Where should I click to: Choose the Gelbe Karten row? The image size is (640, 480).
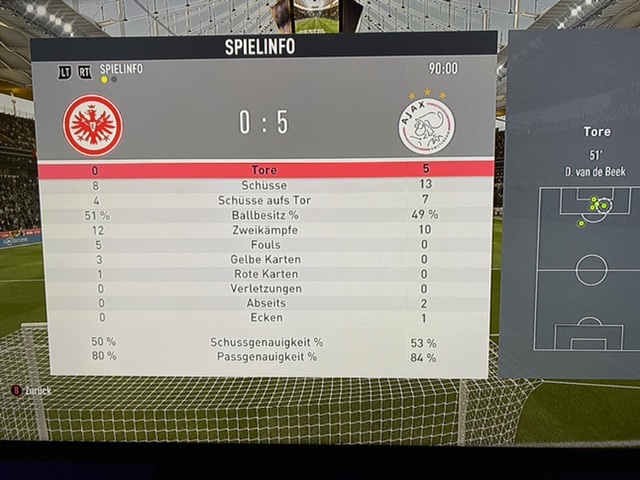[x=265, y=260]
